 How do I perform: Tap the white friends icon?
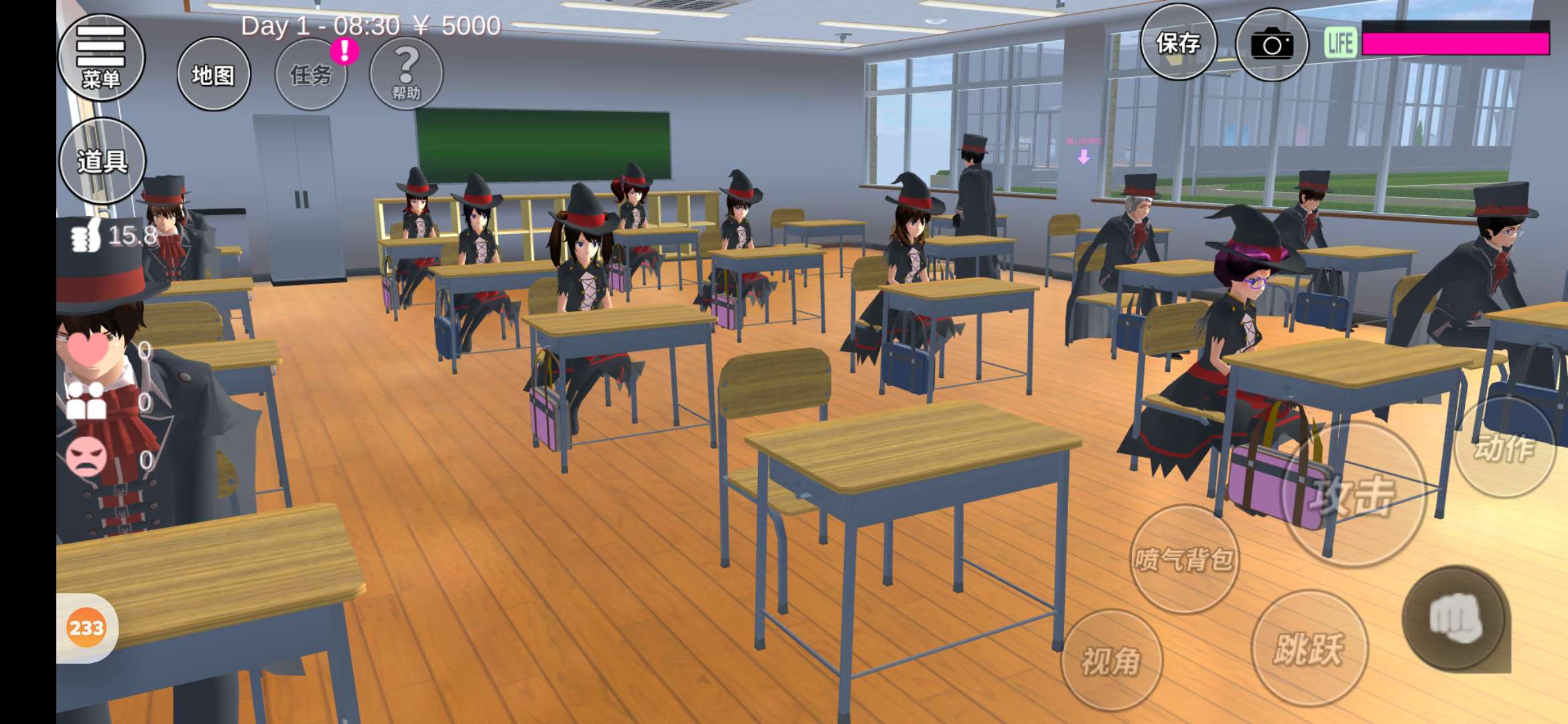pos(86,401)
